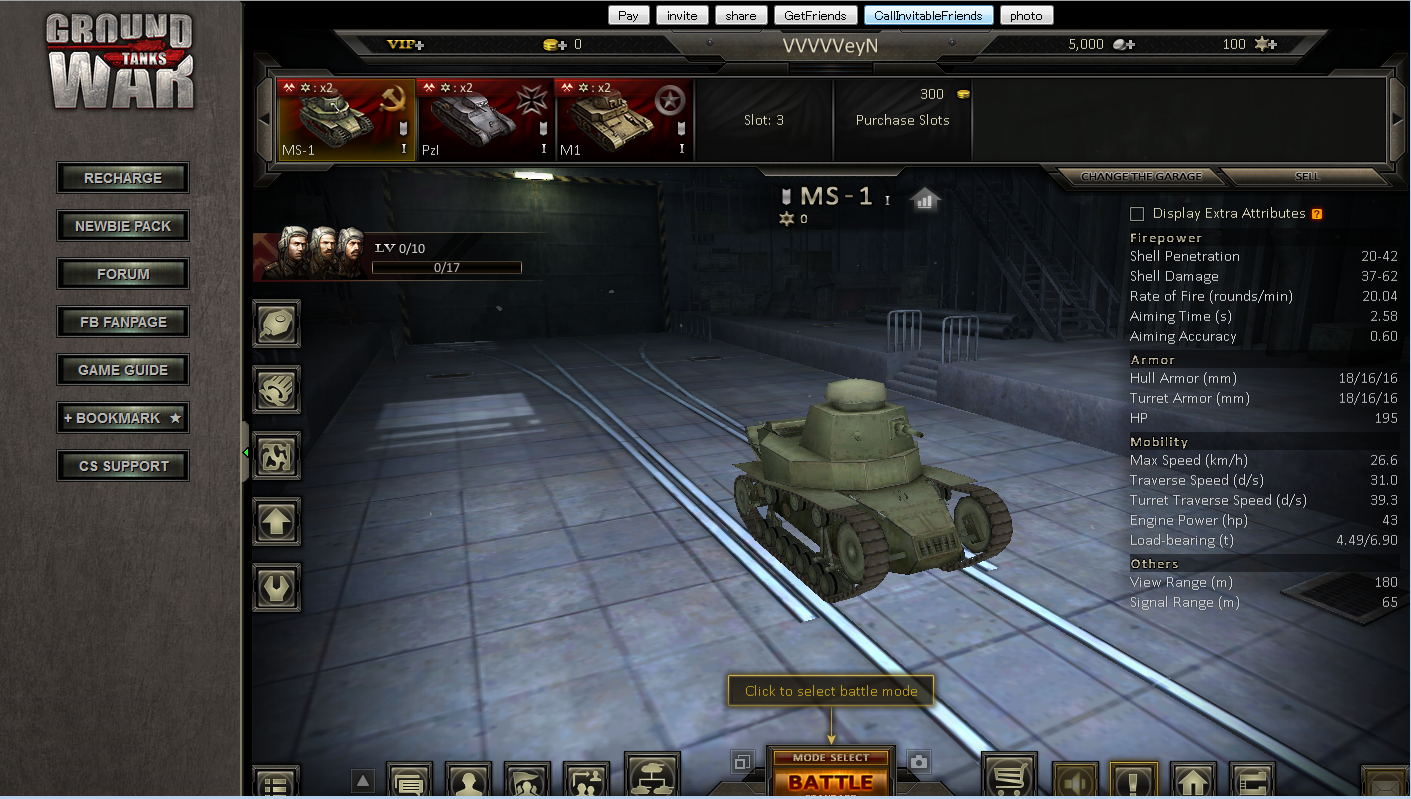Open the tank crew panel
Image resolution: width=1411 pixels, height=799 pixels.
point(310,255)
